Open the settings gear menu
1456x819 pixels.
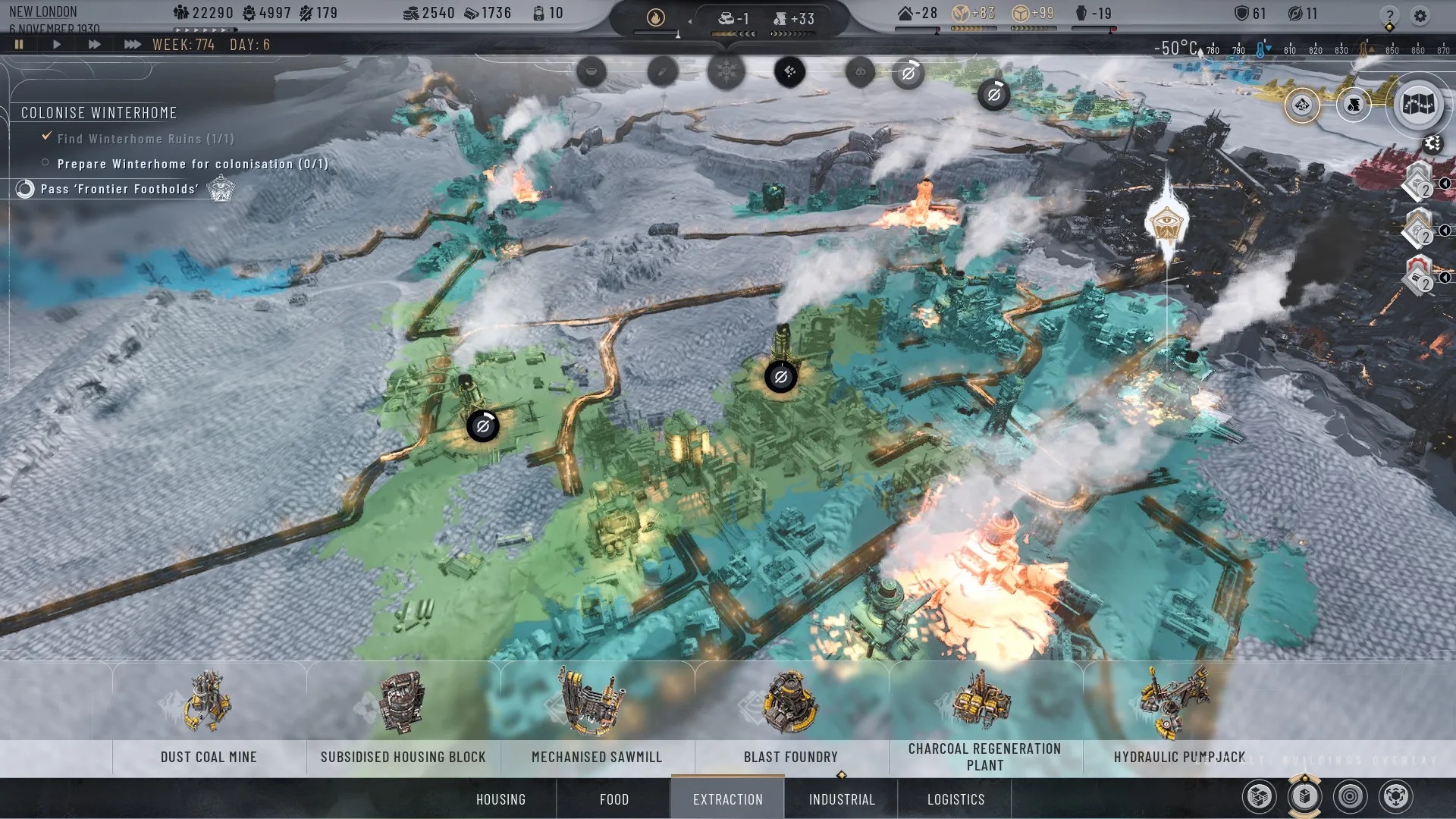click(x=1420, y=15)
